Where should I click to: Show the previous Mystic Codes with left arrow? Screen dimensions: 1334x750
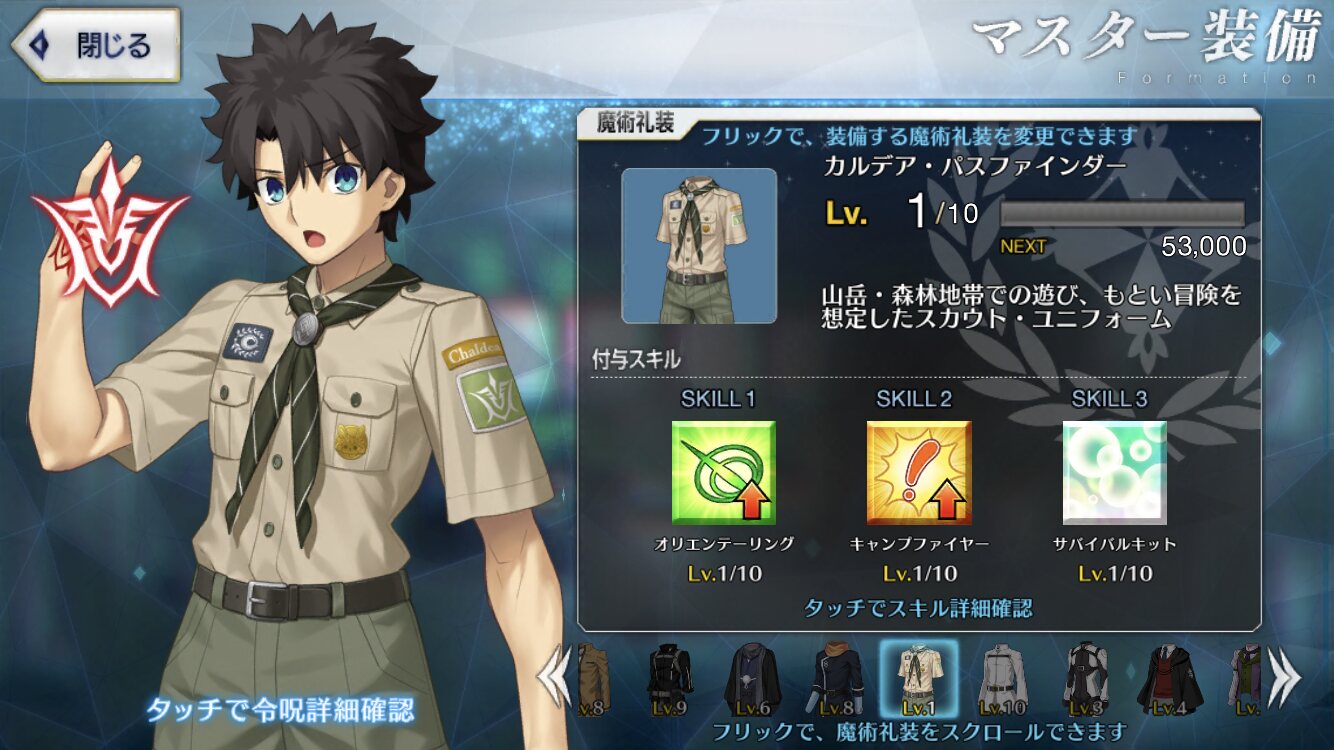pos(553,678)
